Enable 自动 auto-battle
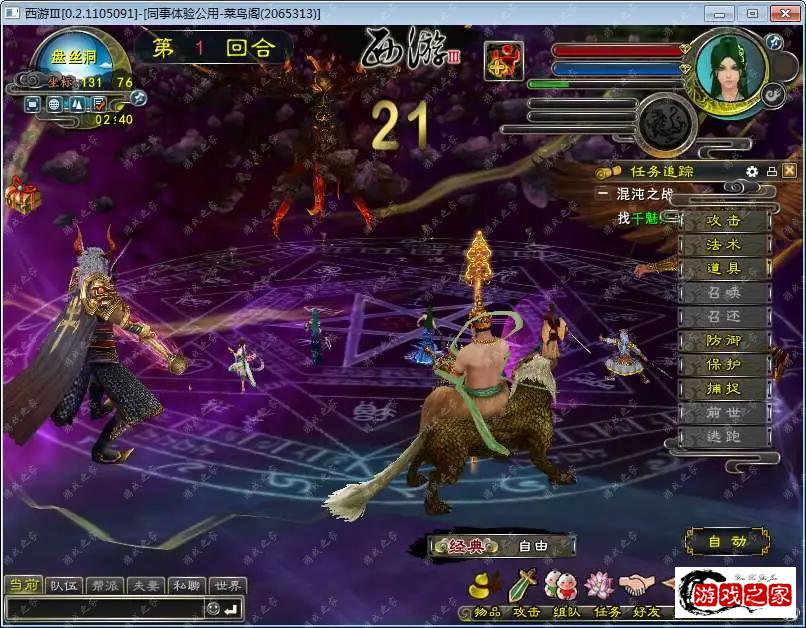Image resolution: width=806 pixels, height=628 pixels. pos(727,542)
